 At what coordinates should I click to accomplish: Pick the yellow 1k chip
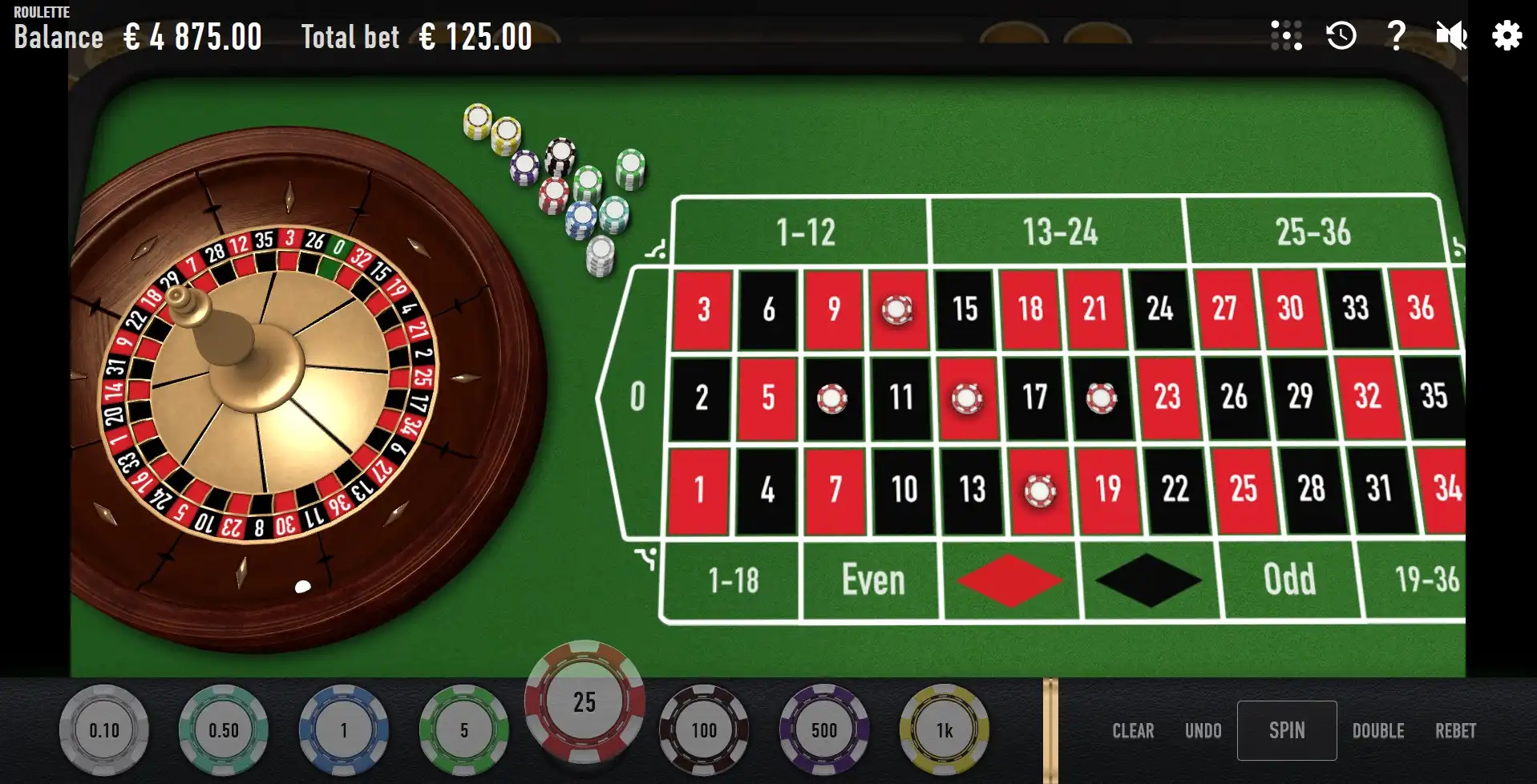click(944, 730)
